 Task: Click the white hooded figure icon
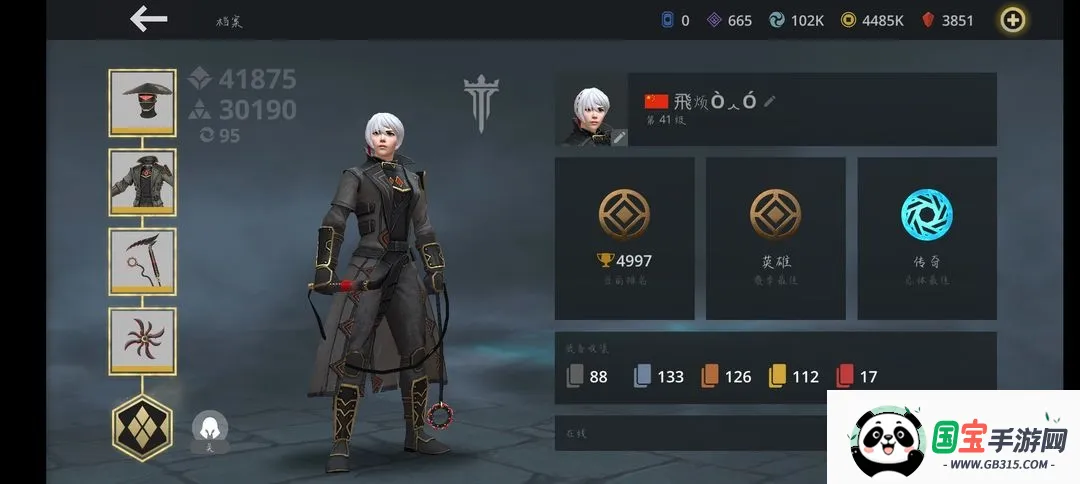(x=210, y=429)
